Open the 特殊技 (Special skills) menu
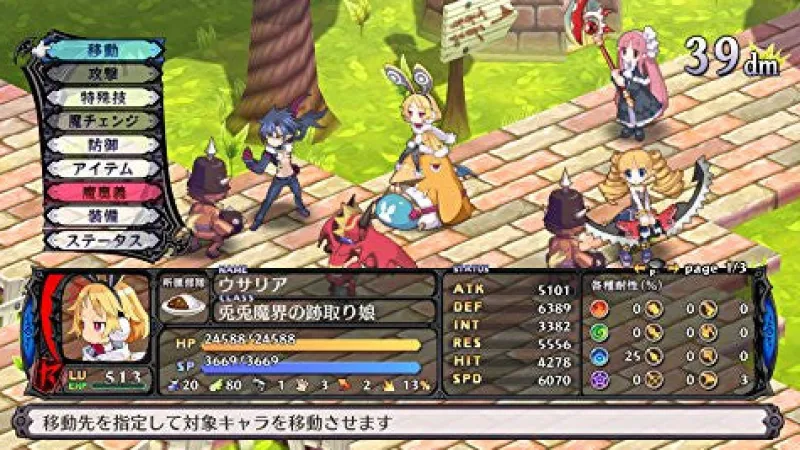Viewport: 800px width, 450px height. point(104,97)
